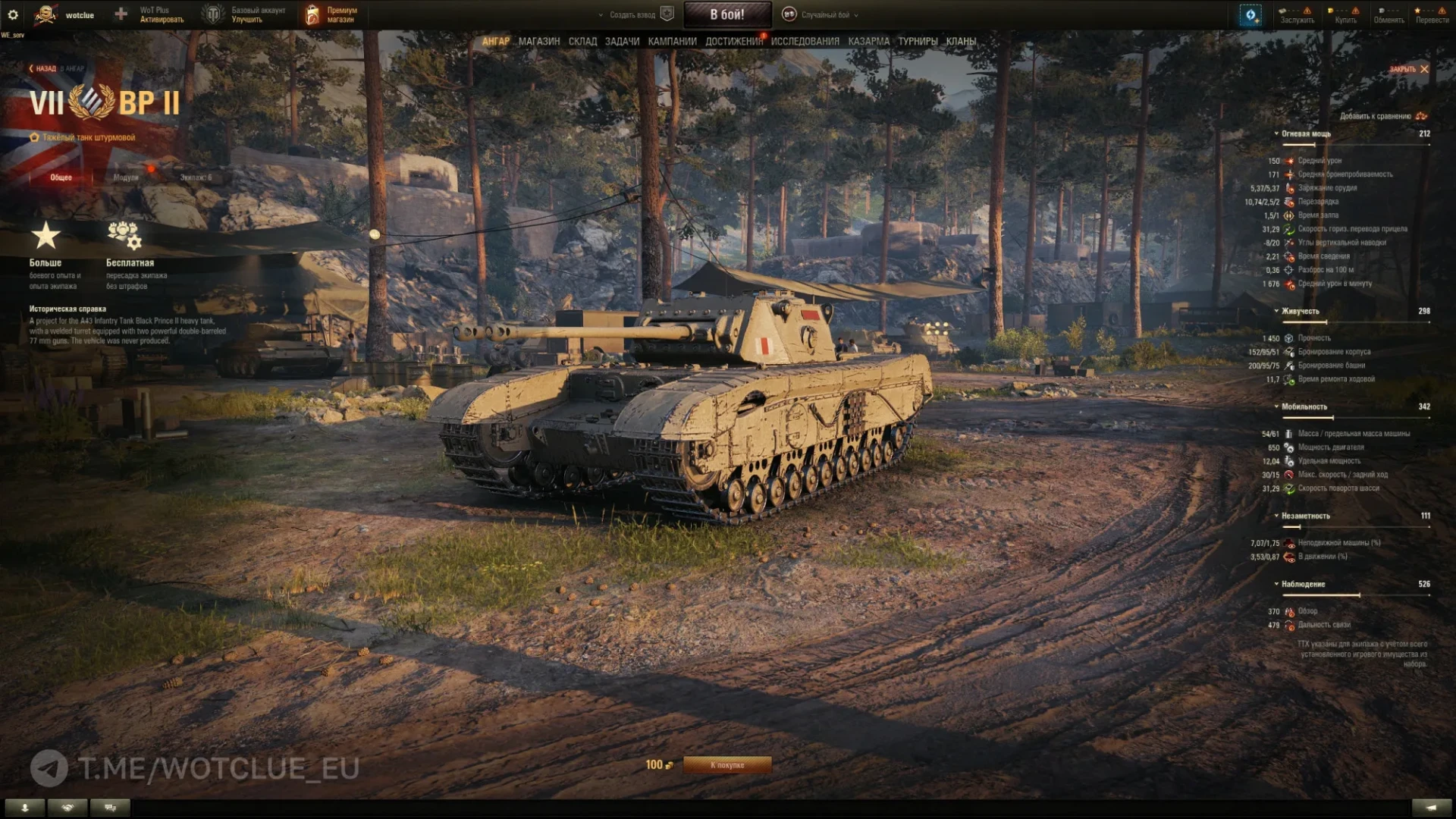The height and width of the screenshot is (819, 1456).
Task: Open the «Случайный бой» battle mode dropdown
Action: click(825, 14)
